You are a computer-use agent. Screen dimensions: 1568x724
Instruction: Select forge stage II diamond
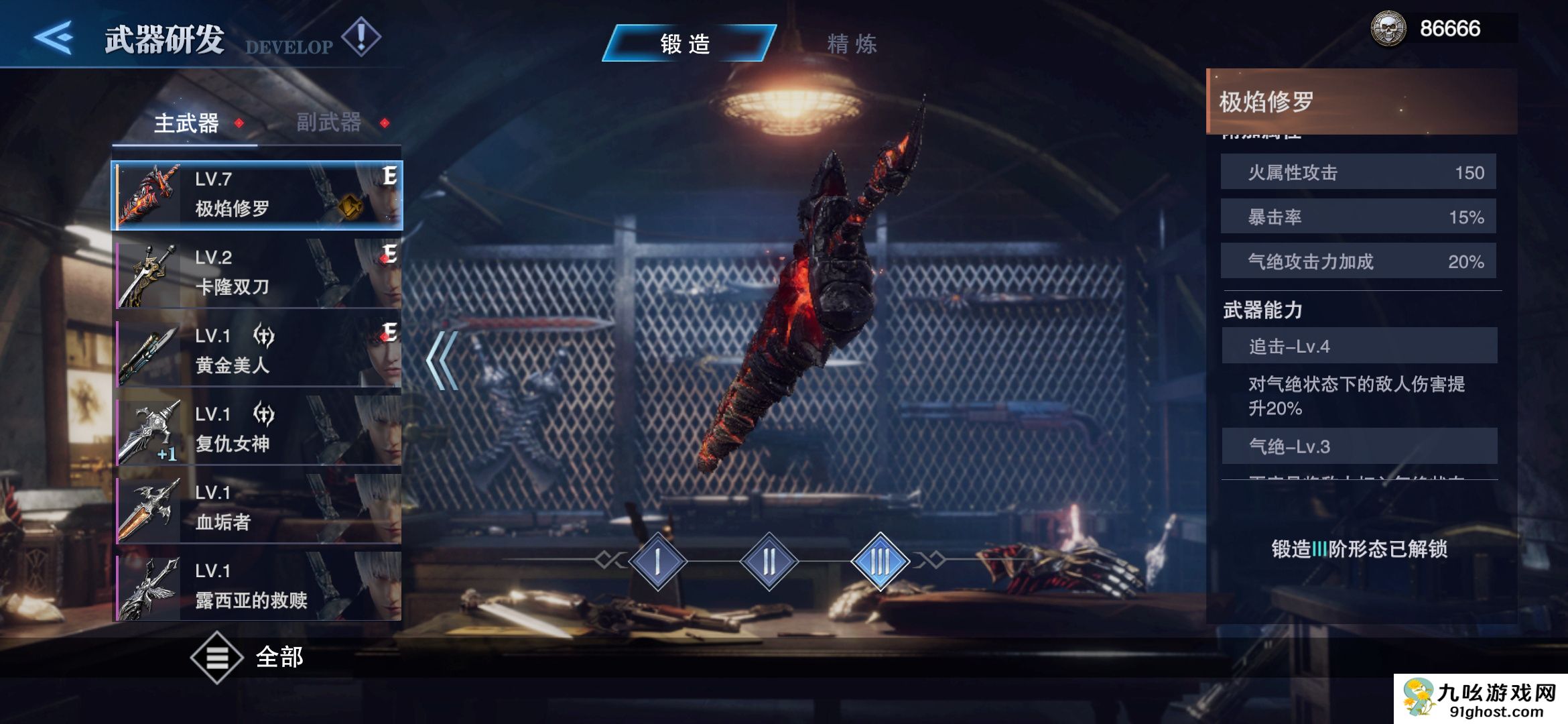[x=769, y=561]
